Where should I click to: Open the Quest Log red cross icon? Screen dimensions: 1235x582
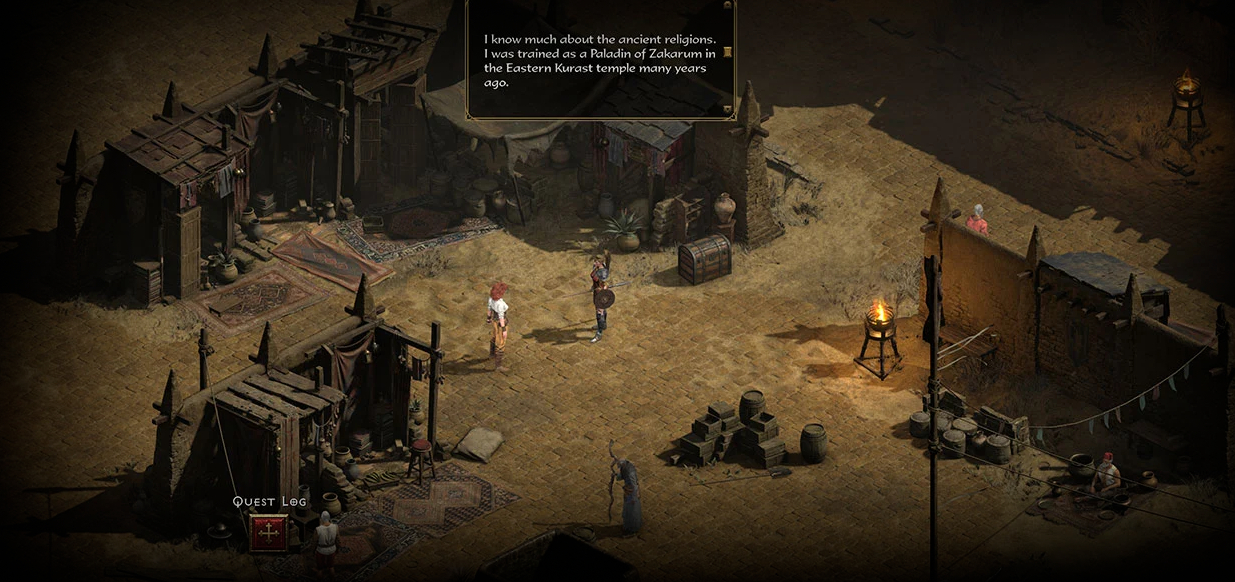coord(268,532)
